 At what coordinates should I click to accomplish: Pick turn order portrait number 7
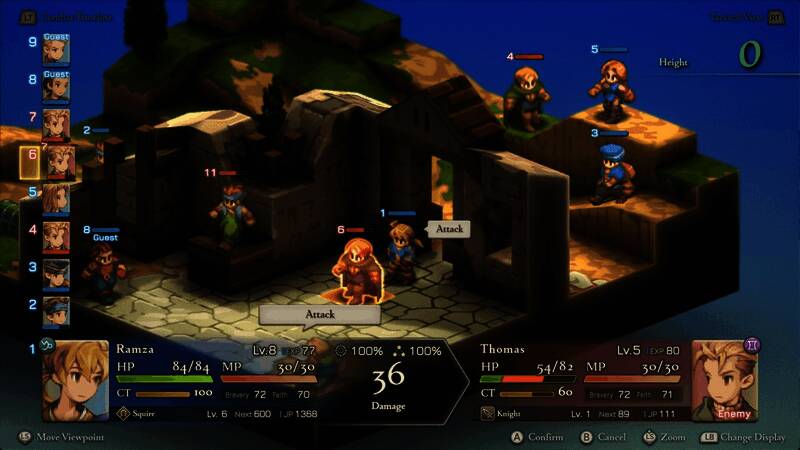pos(56,124)
